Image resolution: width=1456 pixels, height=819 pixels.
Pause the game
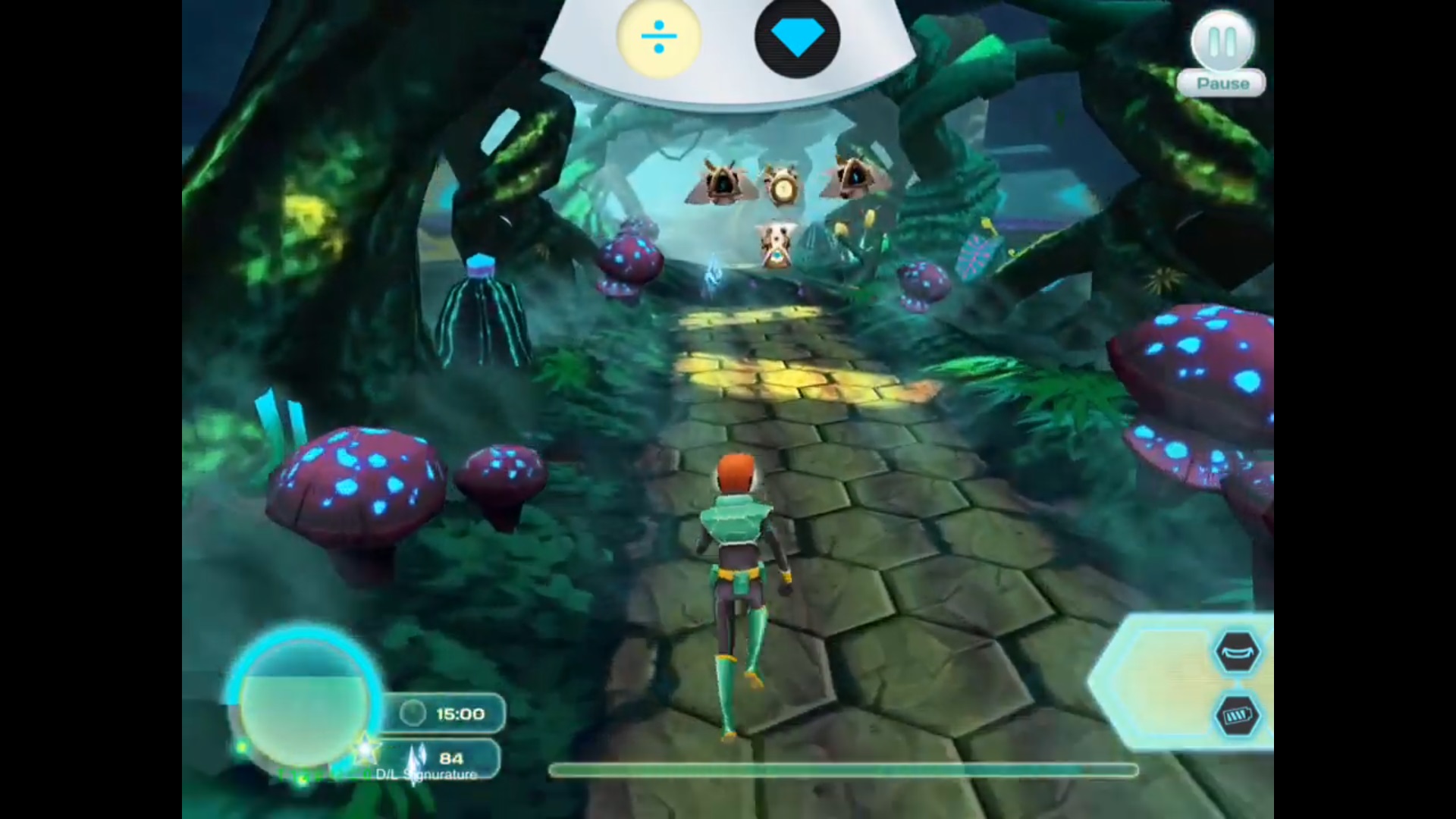[x=1222, y=44]
